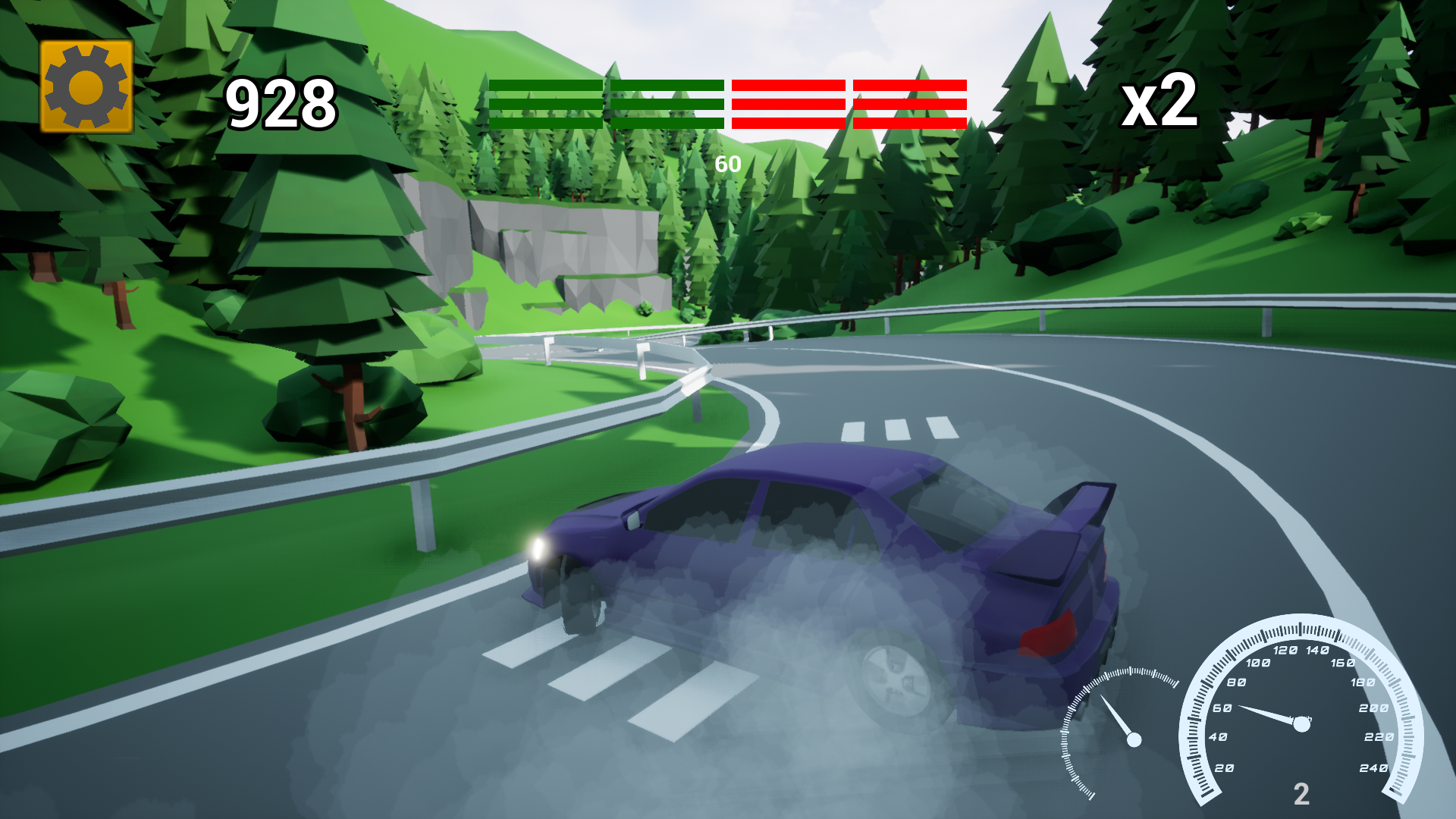
Task: Click the third red combo bar segment
Action: 787,104
